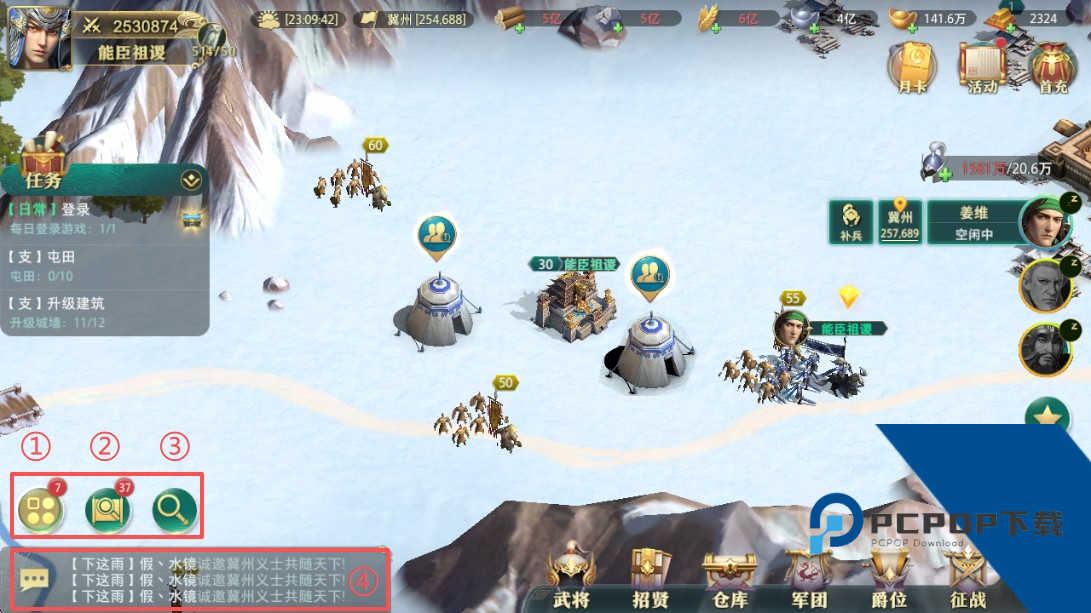
Task: Open the chat box speech bubble
Action: pos(34,579)
